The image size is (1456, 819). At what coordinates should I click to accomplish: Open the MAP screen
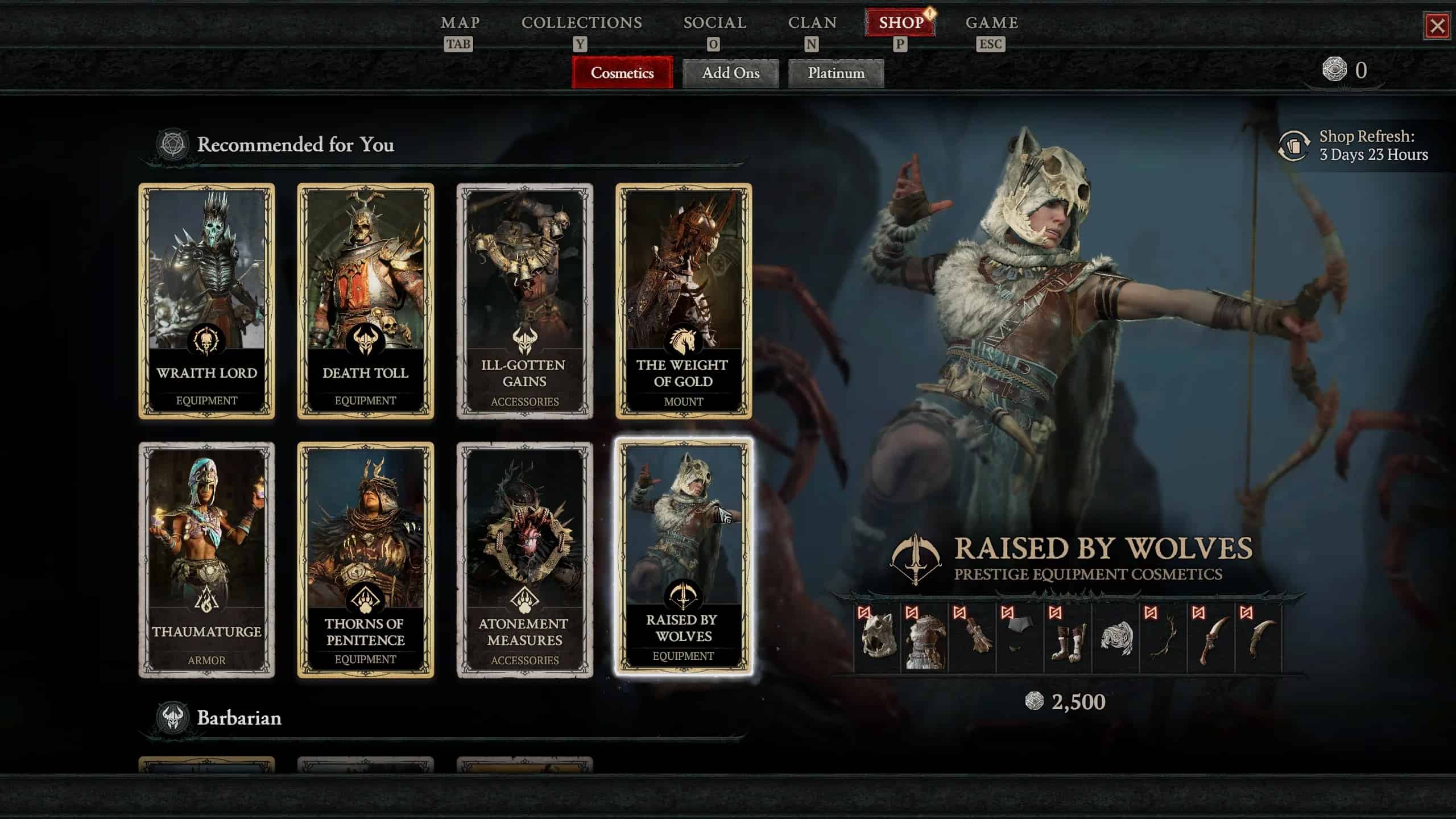click(x=461, y=23)
